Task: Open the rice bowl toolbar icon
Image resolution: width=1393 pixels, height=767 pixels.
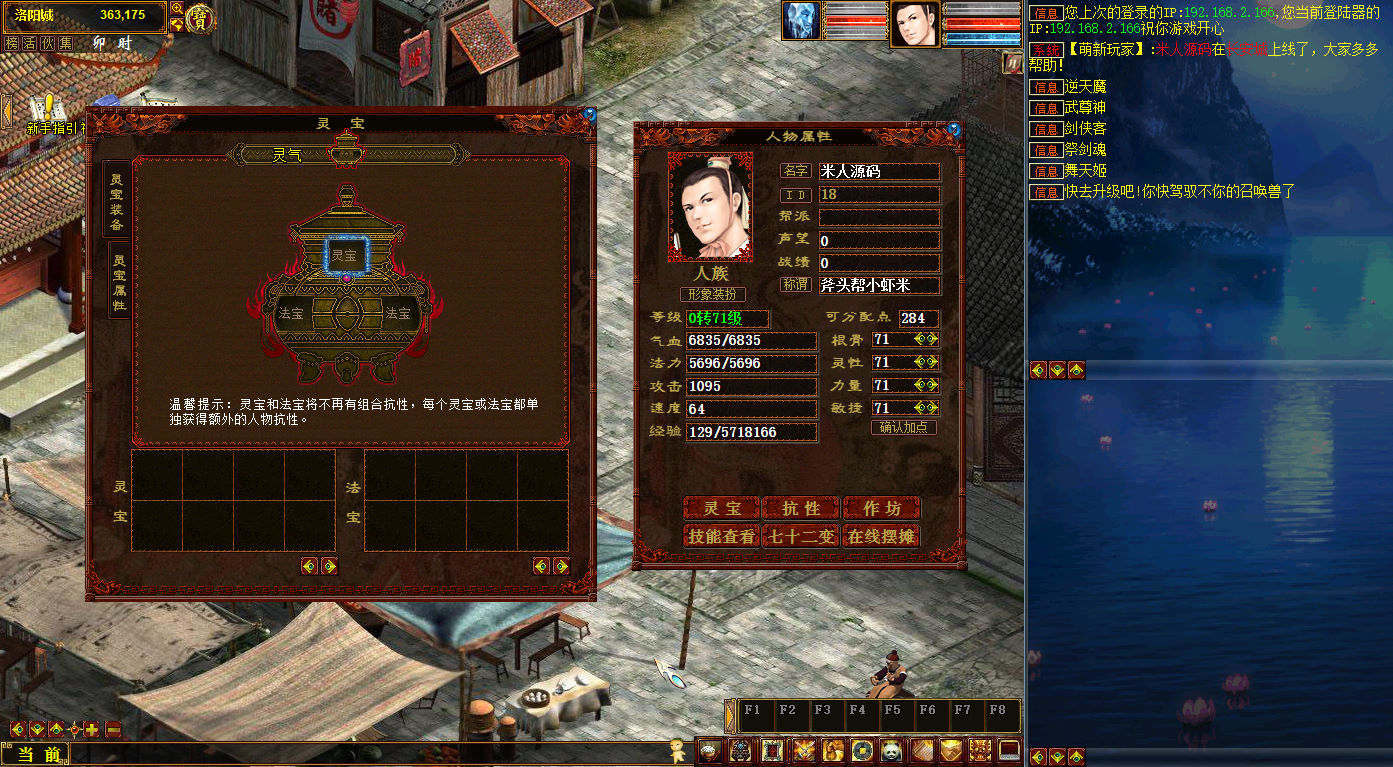Action: (x=710, y=750)
